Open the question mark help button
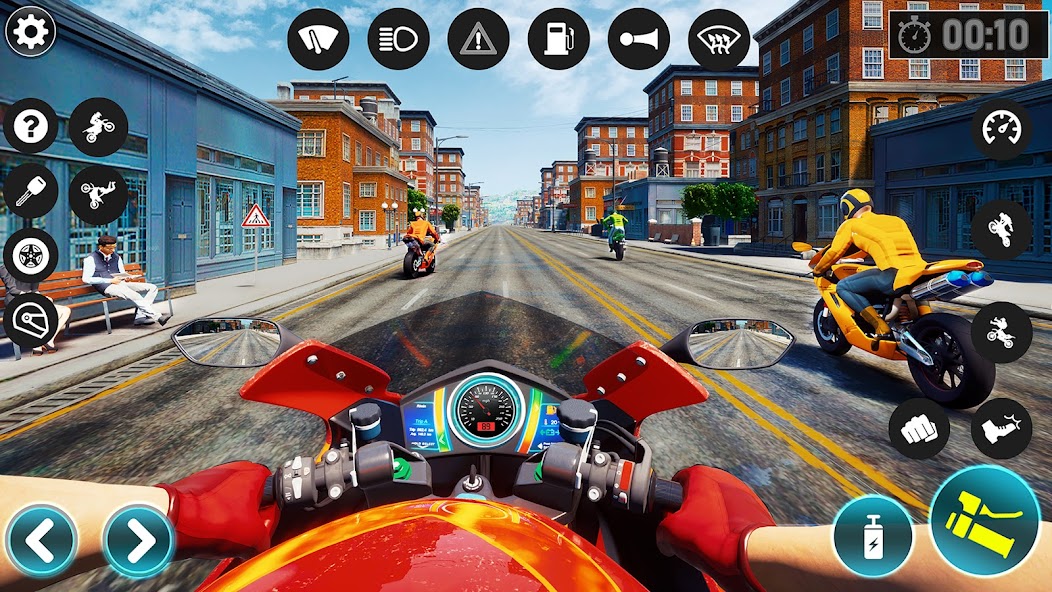 tap(31, 127)
